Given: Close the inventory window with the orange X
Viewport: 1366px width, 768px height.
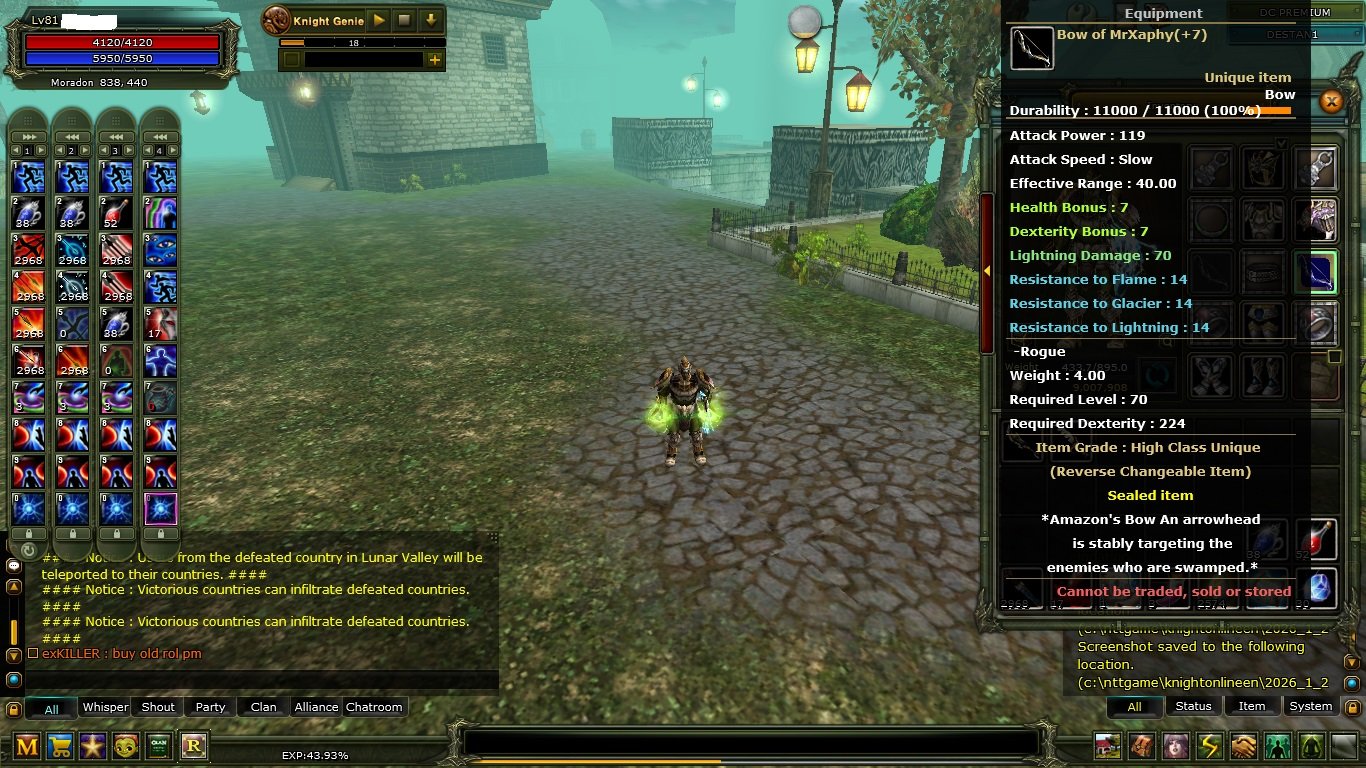Looking at the screenshot, I should click(x=1330, y=101).
